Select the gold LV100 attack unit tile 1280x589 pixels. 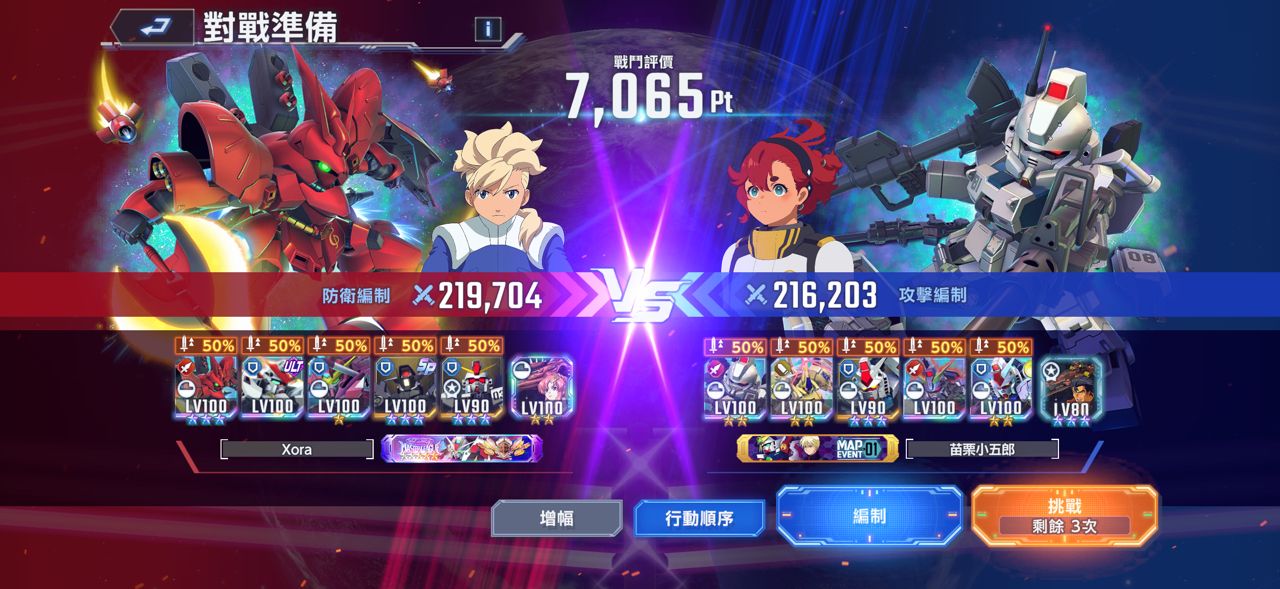click(802, 385)
